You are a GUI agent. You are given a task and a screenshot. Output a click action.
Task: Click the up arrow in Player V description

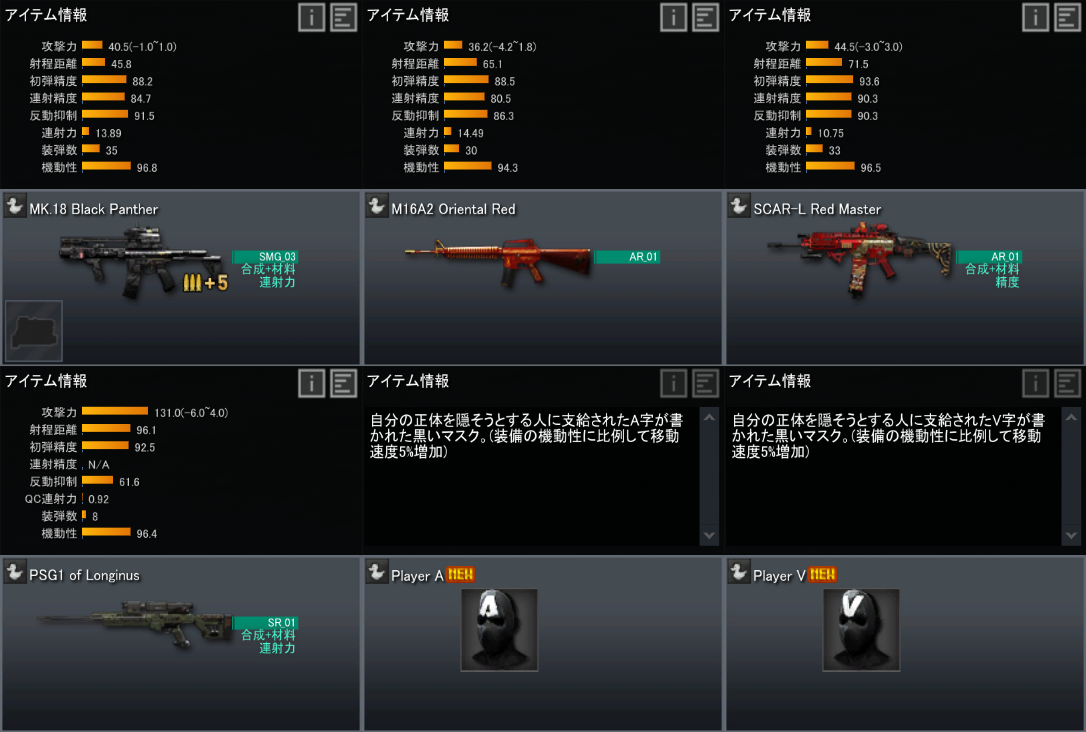point(1072,417)
